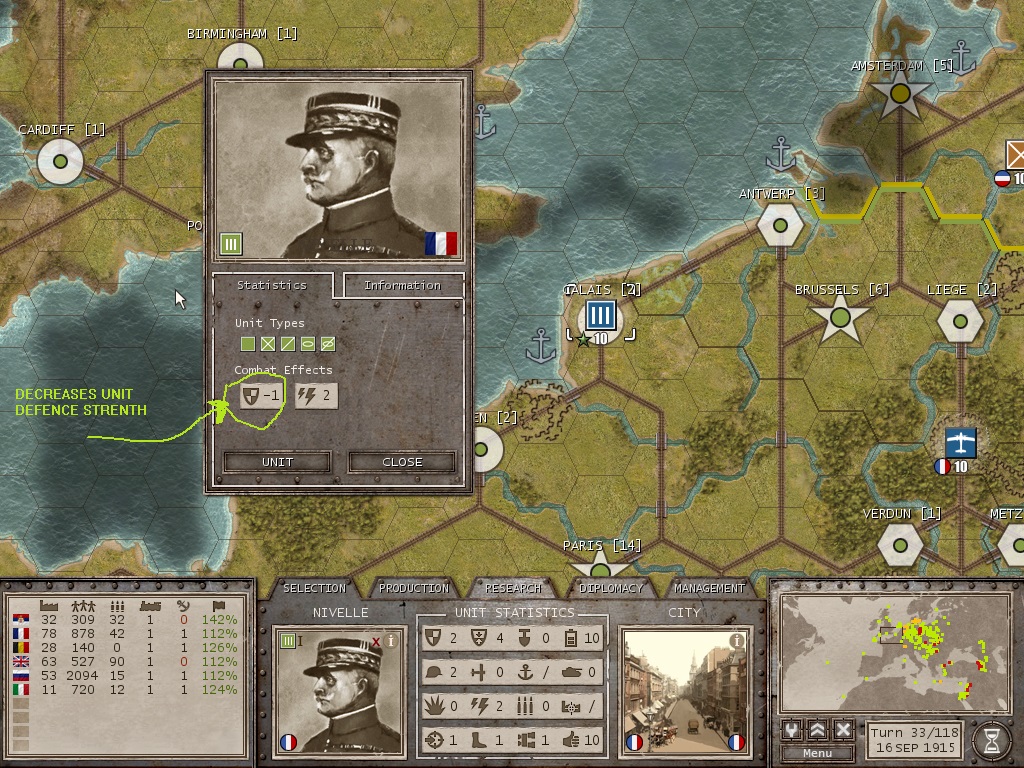This screenshot has width=1024, height=768.
Task: Open the game Menu button
Action: (817, 753)
